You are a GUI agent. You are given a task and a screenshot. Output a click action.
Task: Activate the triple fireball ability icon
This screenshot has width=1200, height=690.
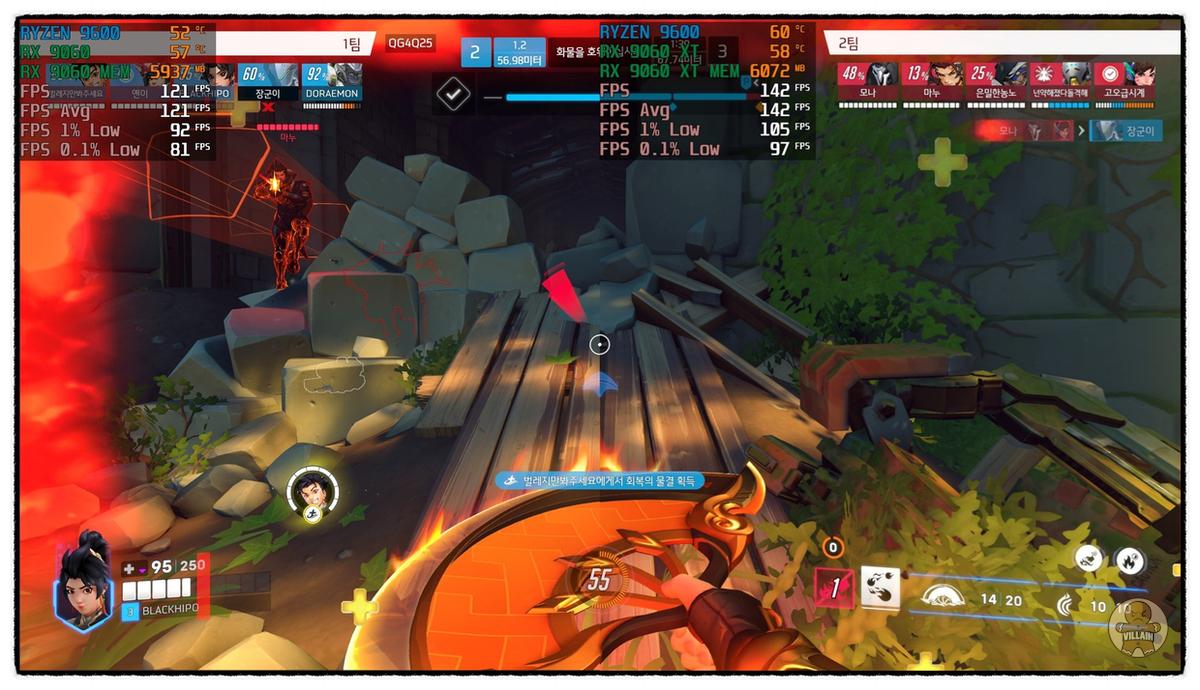(x=880, y=588)
